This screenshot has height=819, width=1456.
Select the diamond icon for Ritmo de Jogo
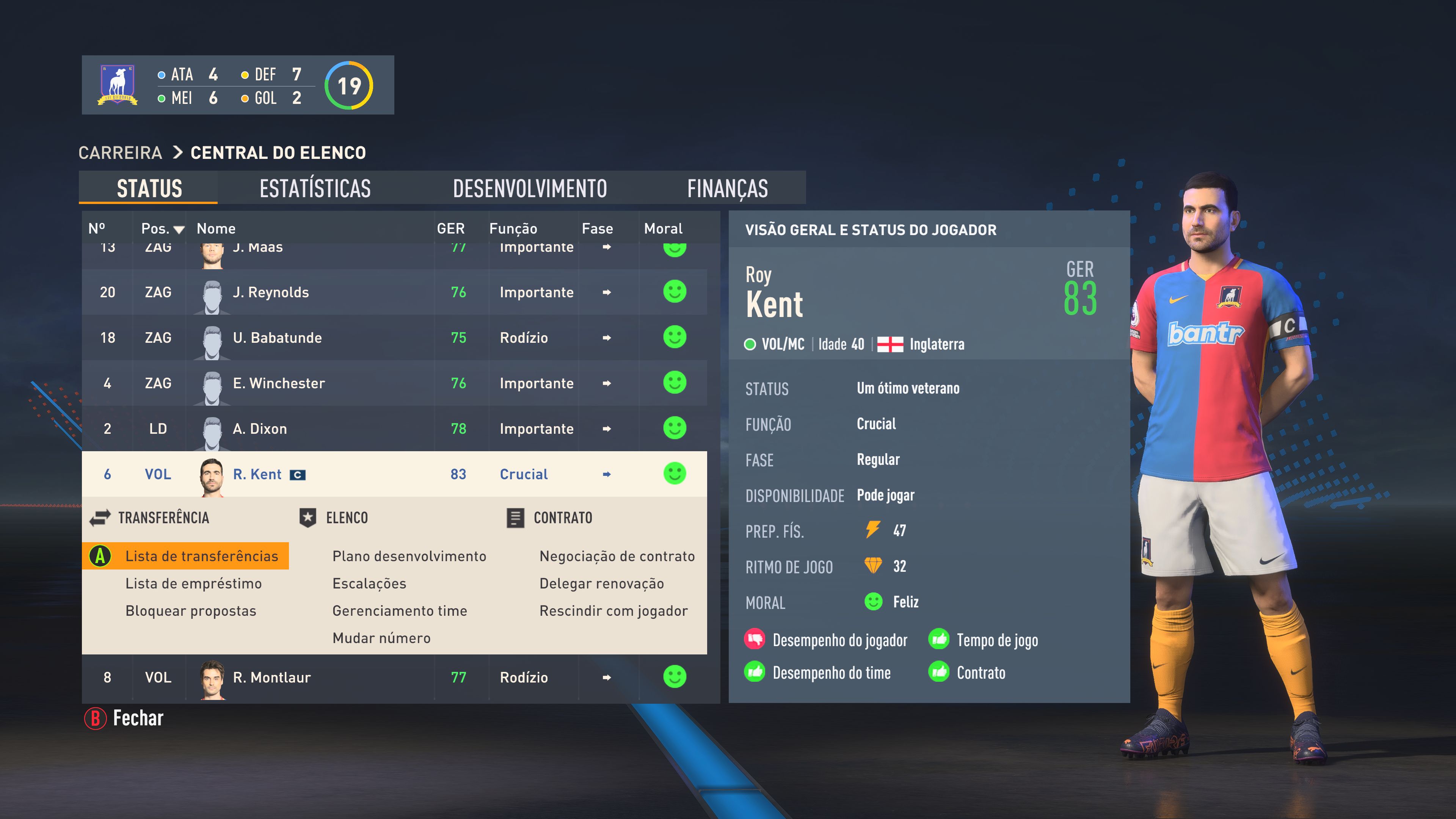(x=874, y=566)
